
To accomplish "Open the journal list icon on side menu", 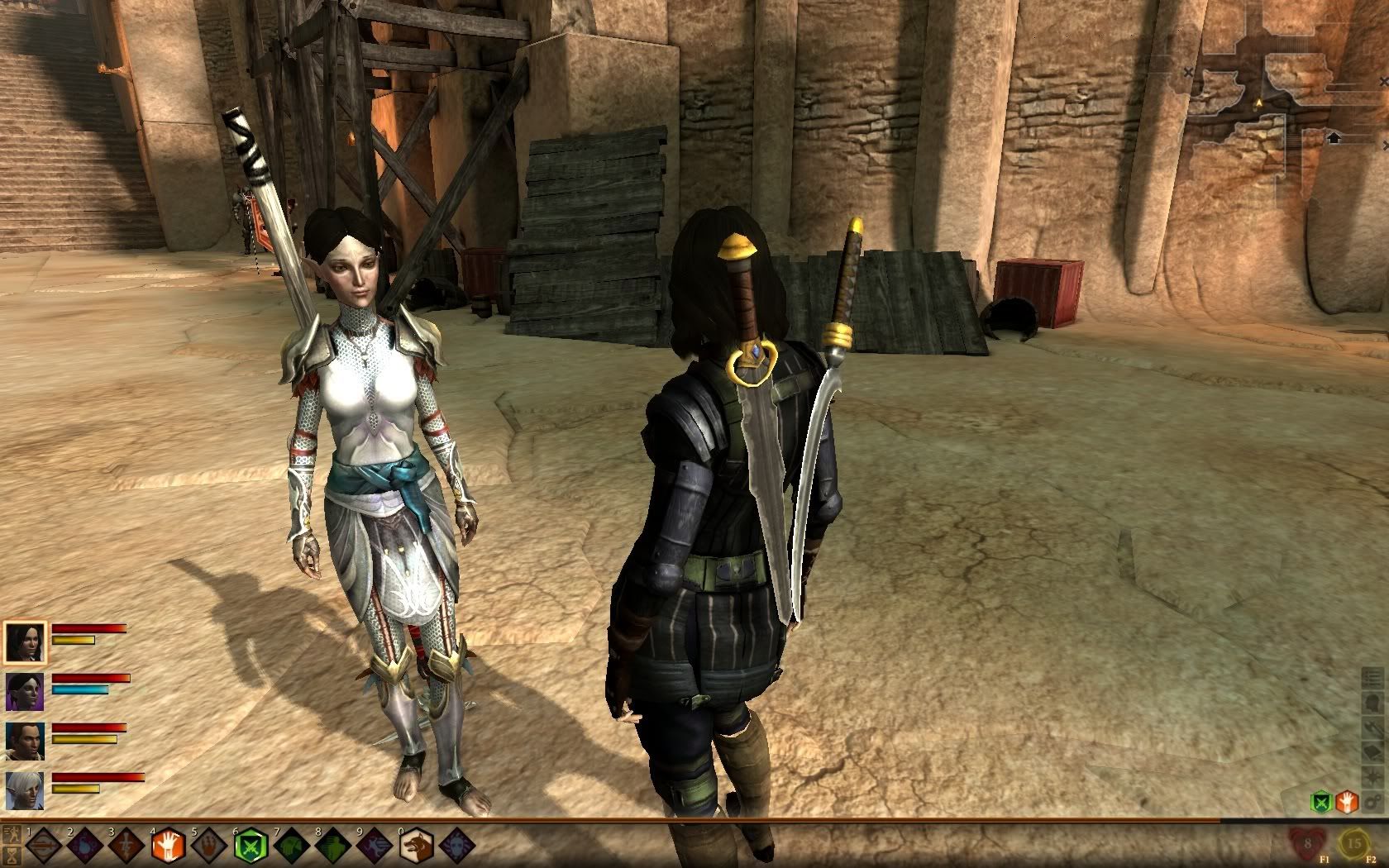I will (x=1372, y=680).
